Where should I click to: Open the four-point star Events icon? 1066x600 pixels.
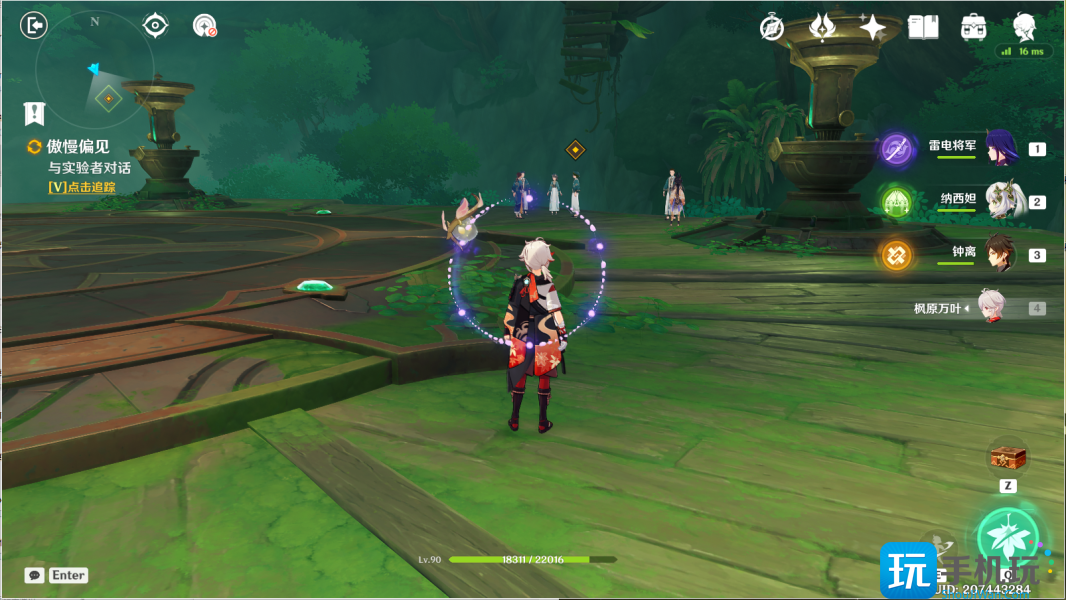(872, 27)
